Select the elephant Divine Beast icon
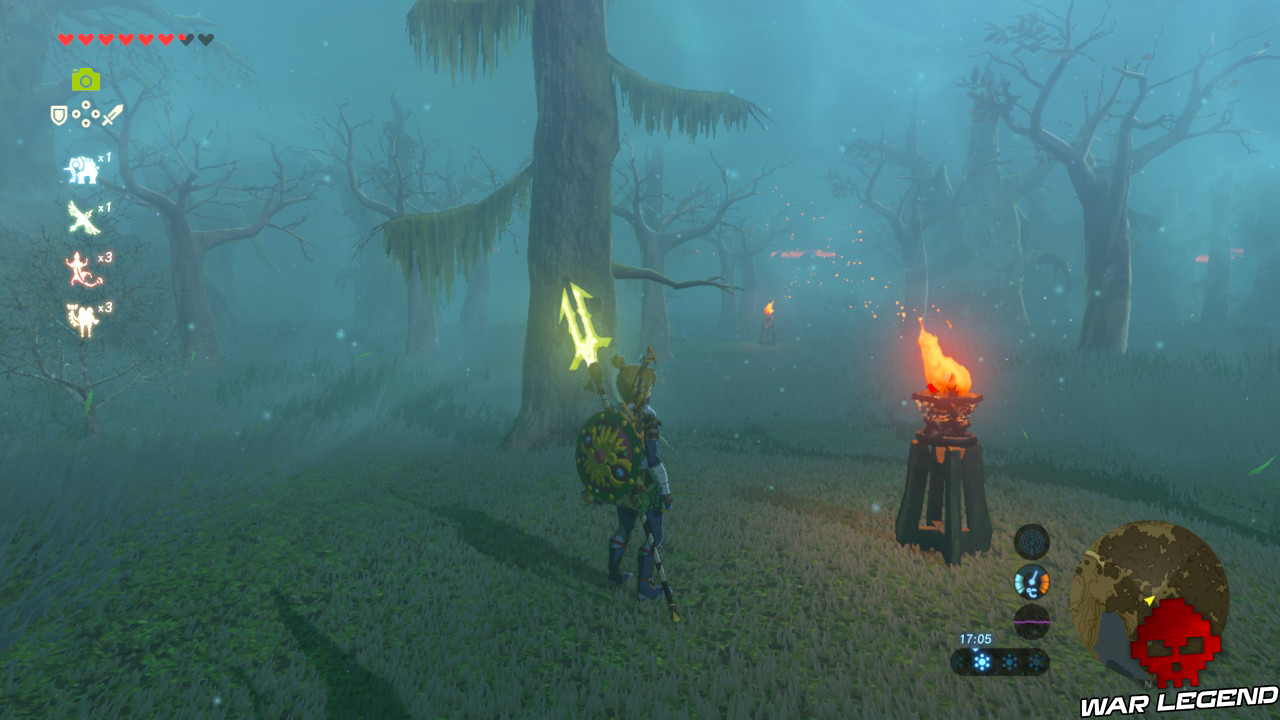Viewport: 1280px width, 720px height. pos(82,168)
